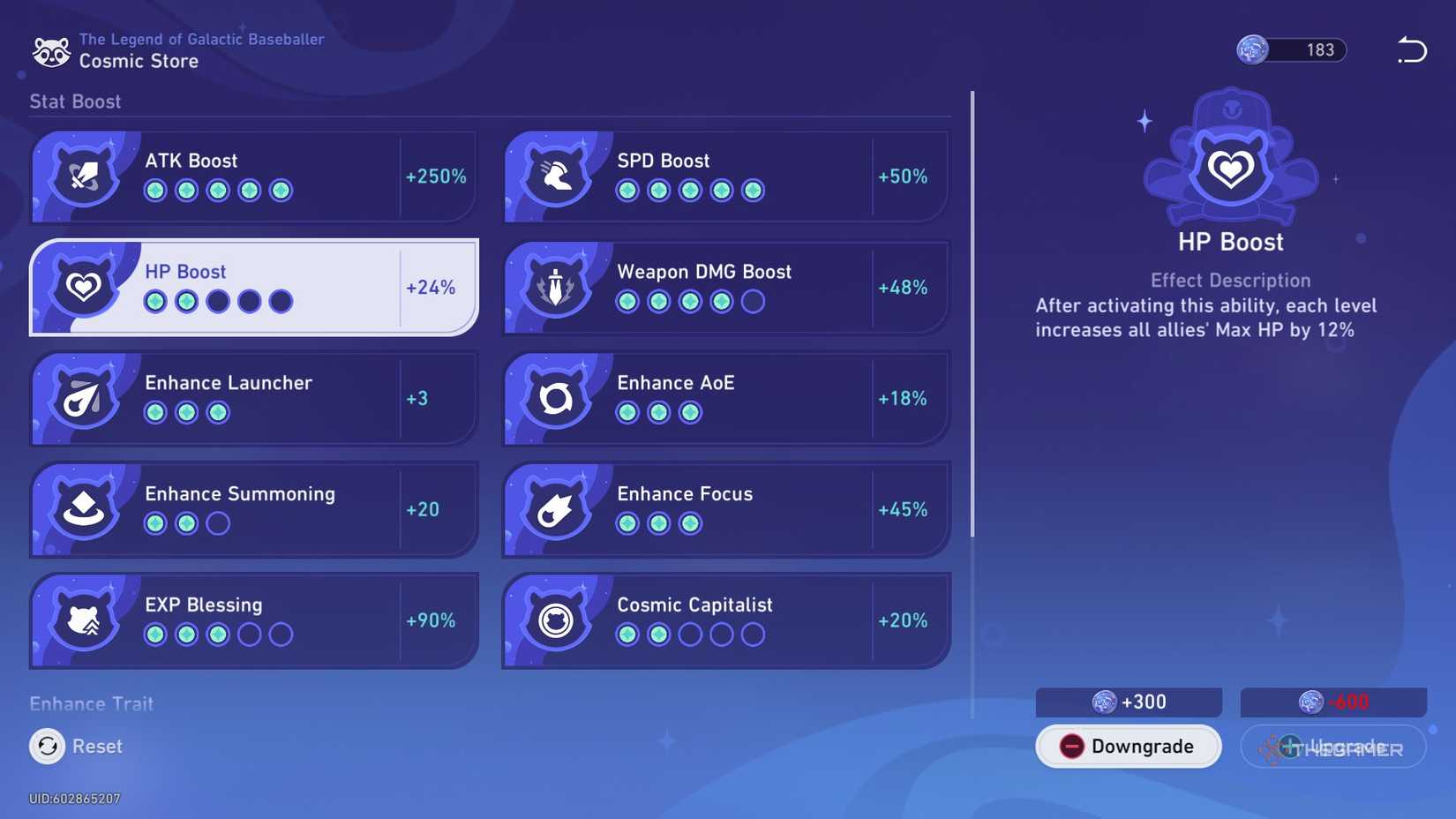Click an empty level pip on Cosmic Capitalist
The width and height of the screenshot is (1456, 819).
pyautogui.click(x=722, y=634)
